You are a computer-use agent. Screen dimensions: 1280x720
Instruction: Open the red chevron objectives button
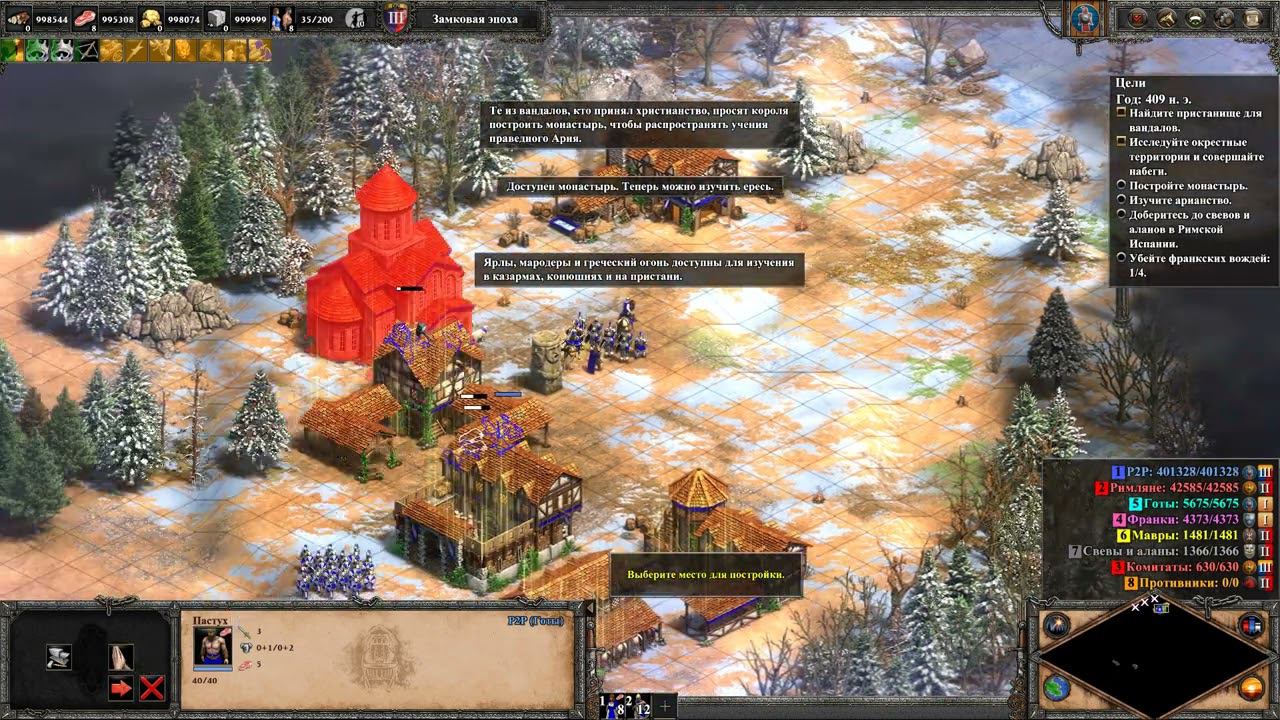[x=1137, y=17]
